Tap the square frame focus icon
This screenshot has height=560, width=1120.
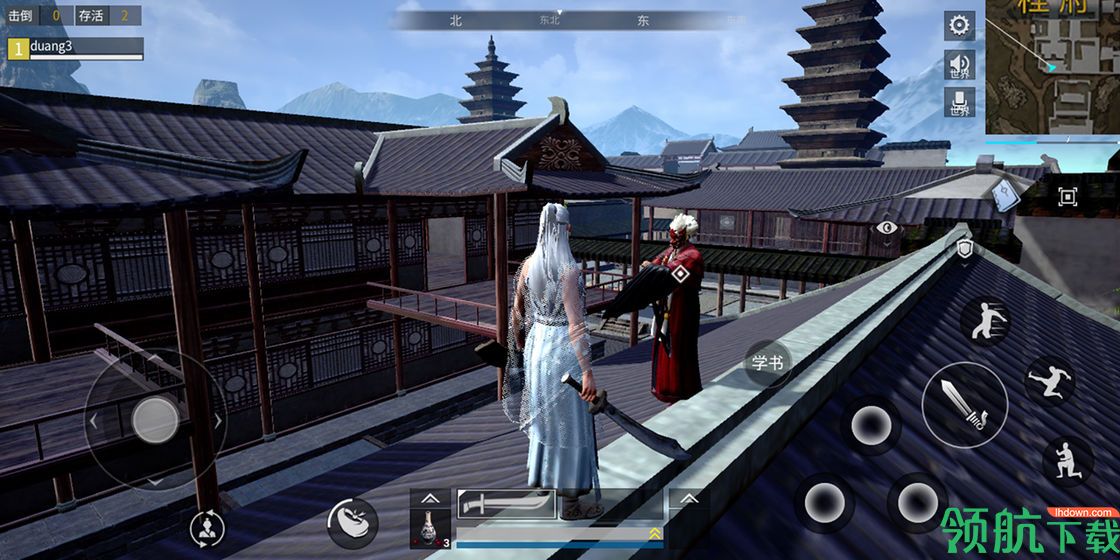pos(1067,197)
